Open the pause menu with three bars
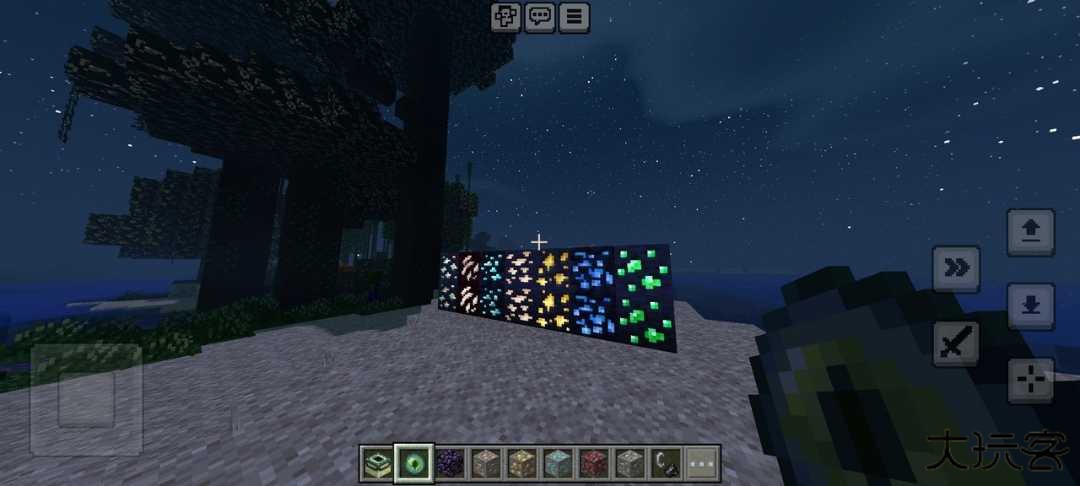The height and width of the screenshot is (486, 1080). pyautogui.click(x=574, y=16)
